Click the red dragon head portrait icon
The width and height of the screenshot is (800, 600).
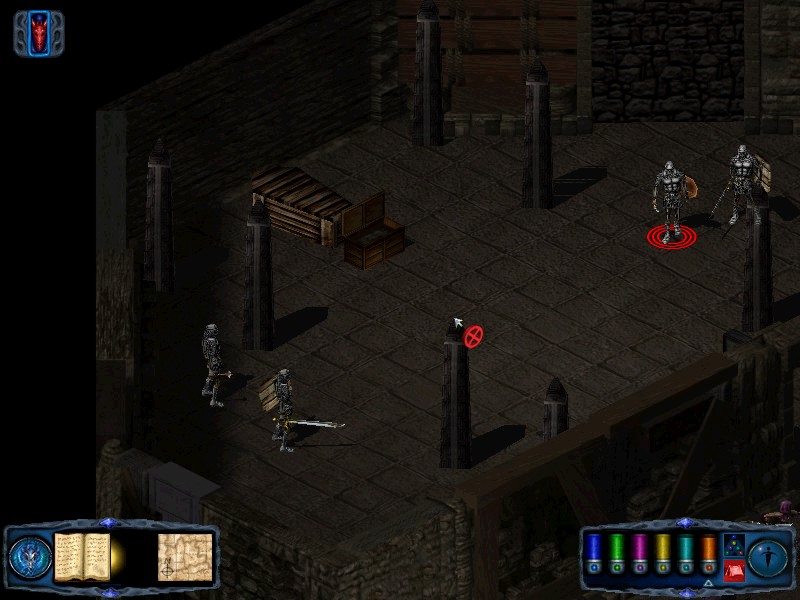pyautogui.click(x=39, y=33)
